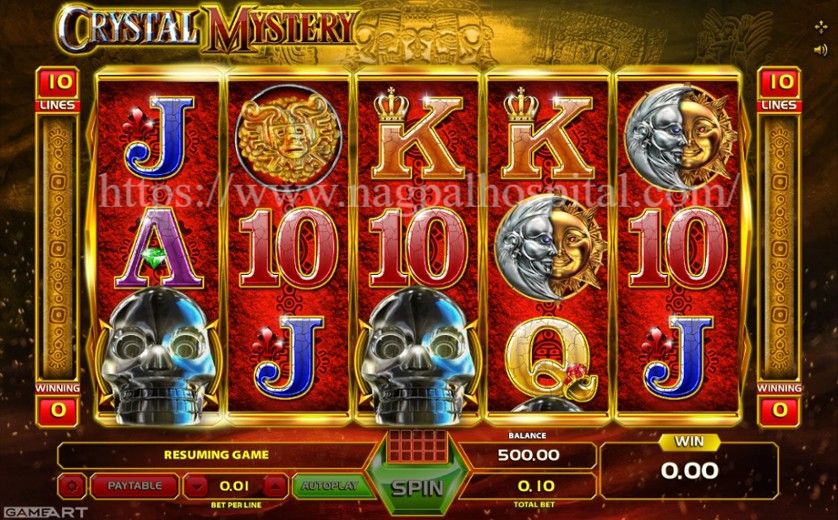Start Autoplay mode
The image size is (838, 520).
[324, 486]
